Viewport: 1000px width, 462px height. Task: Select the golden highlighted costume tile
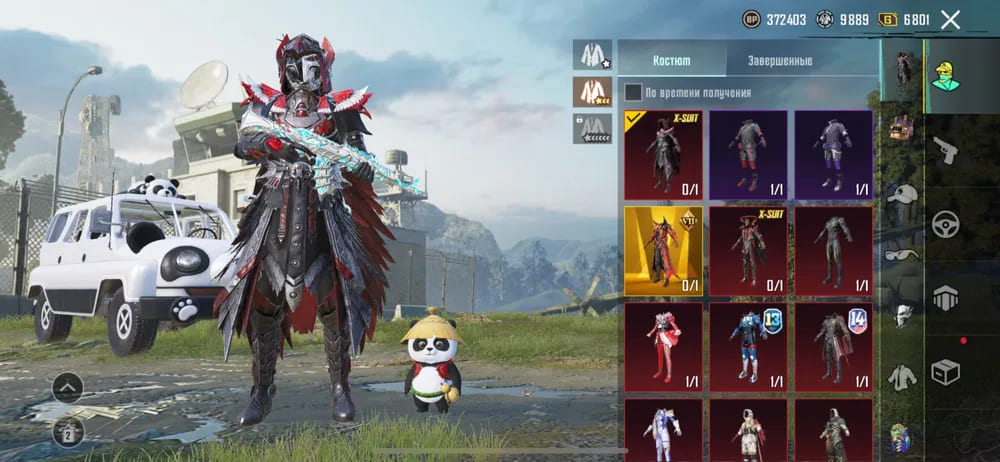pos(663,251)
